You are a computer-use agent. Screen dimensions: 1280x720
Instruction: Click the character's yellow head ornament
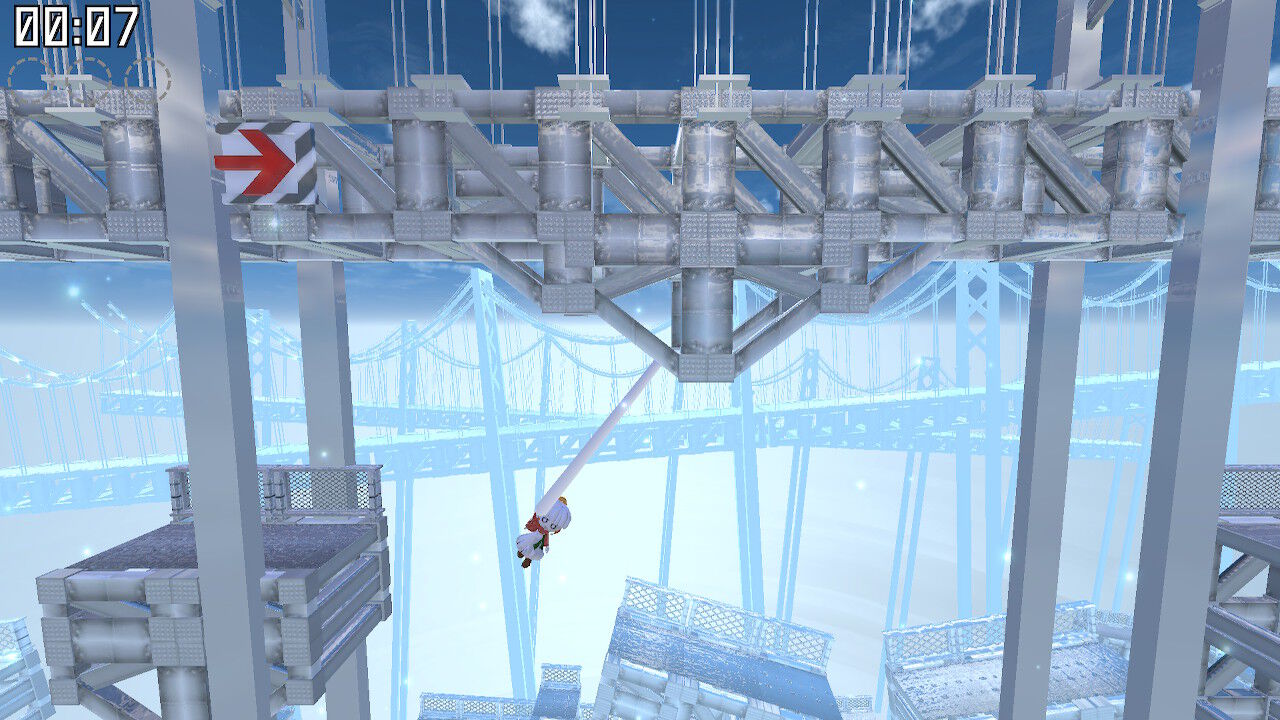[x=563, y=499]
